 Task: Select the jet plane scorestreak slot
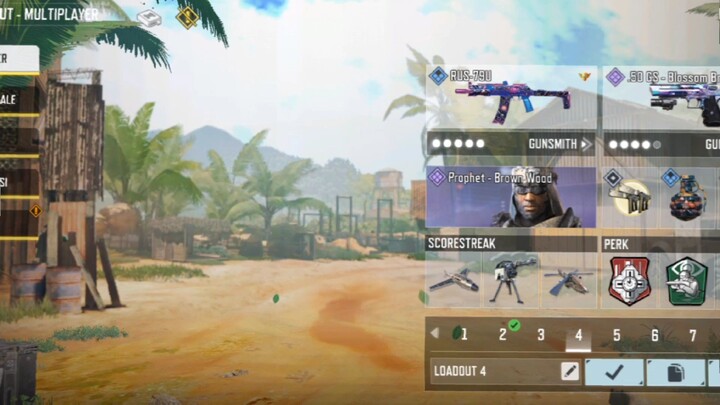tap(454, 280)
